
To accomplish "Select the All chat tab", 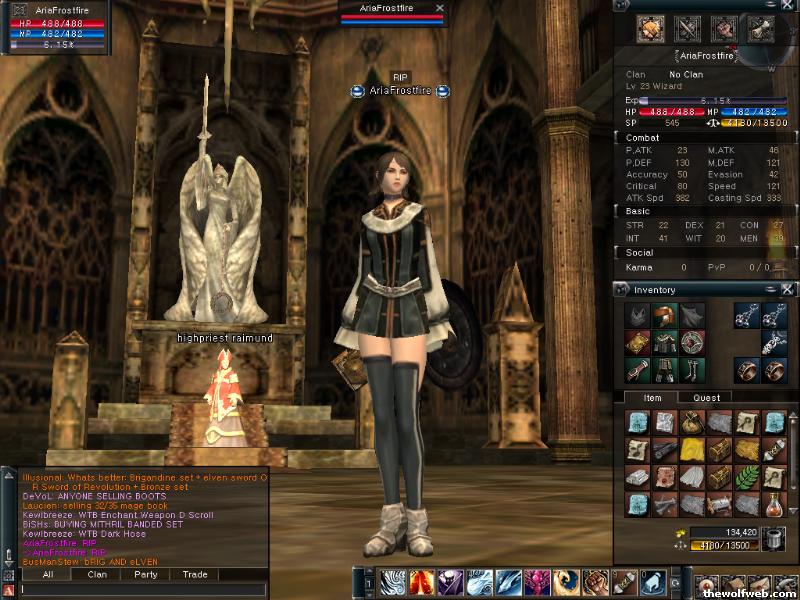I will (x=48, y=575).
